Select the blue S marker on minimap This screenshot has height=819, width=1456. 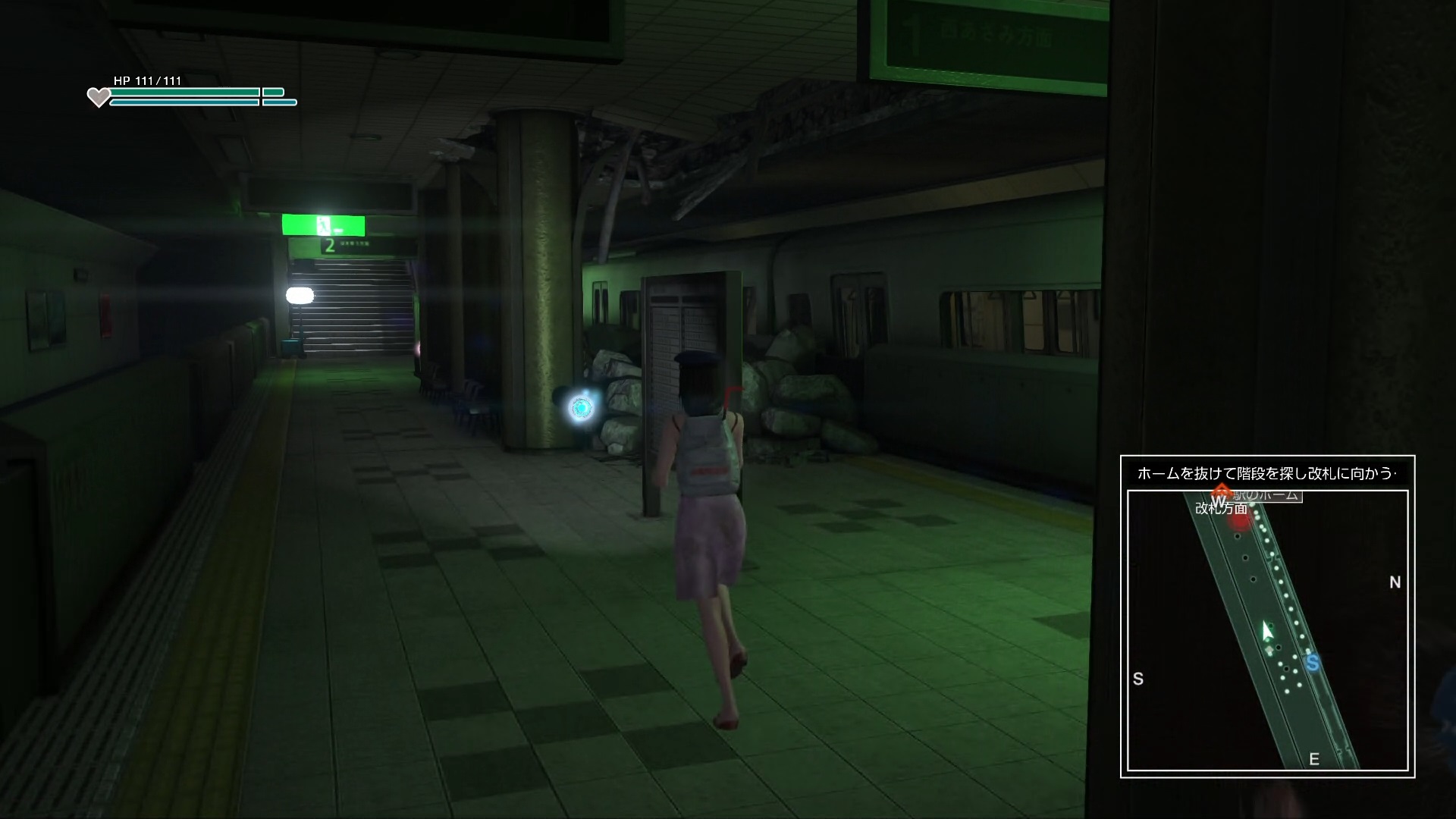point(1313,663)
